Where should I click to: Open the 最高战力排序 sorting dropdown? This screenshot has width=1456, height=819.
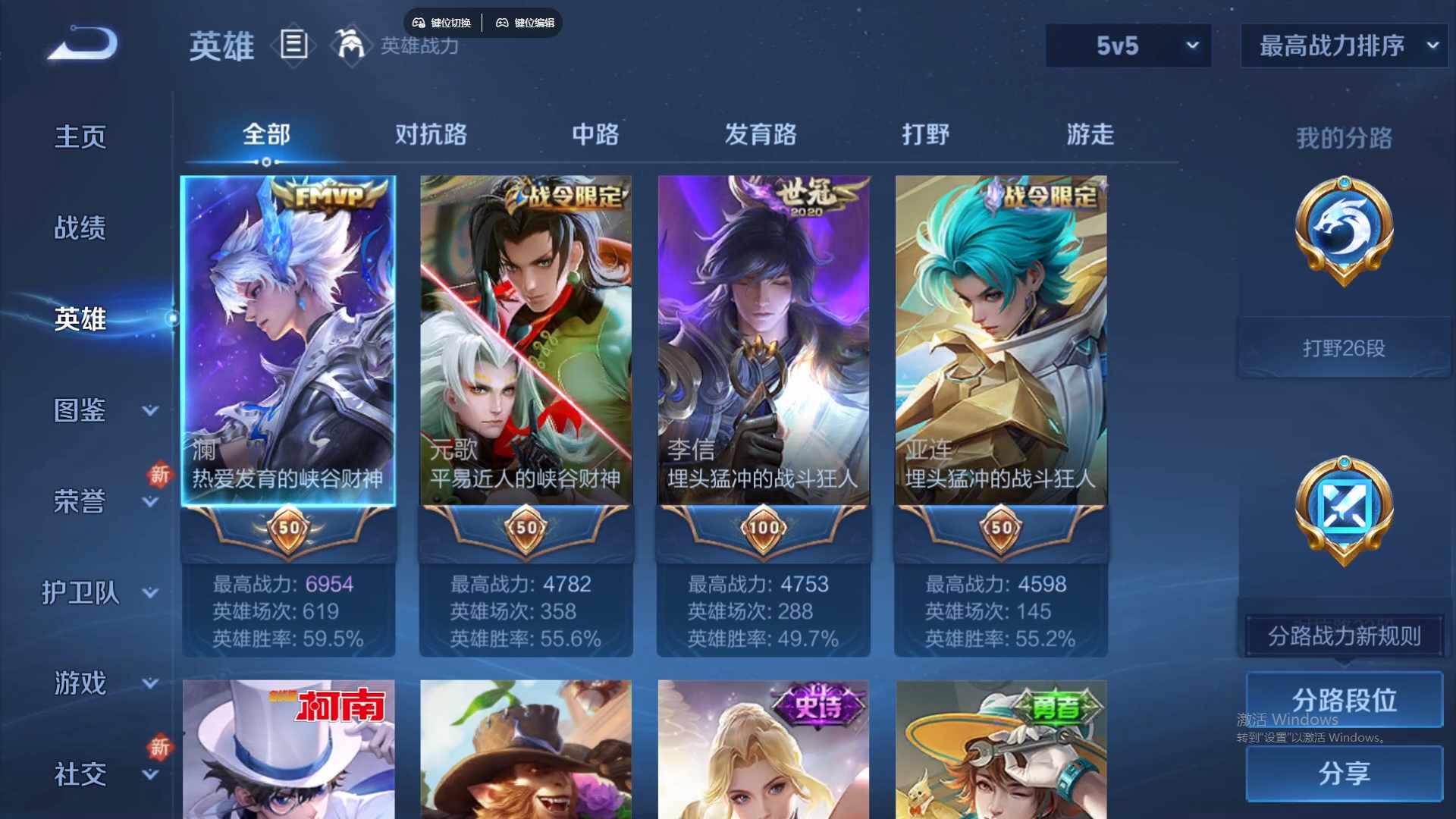click(1342, 45)
